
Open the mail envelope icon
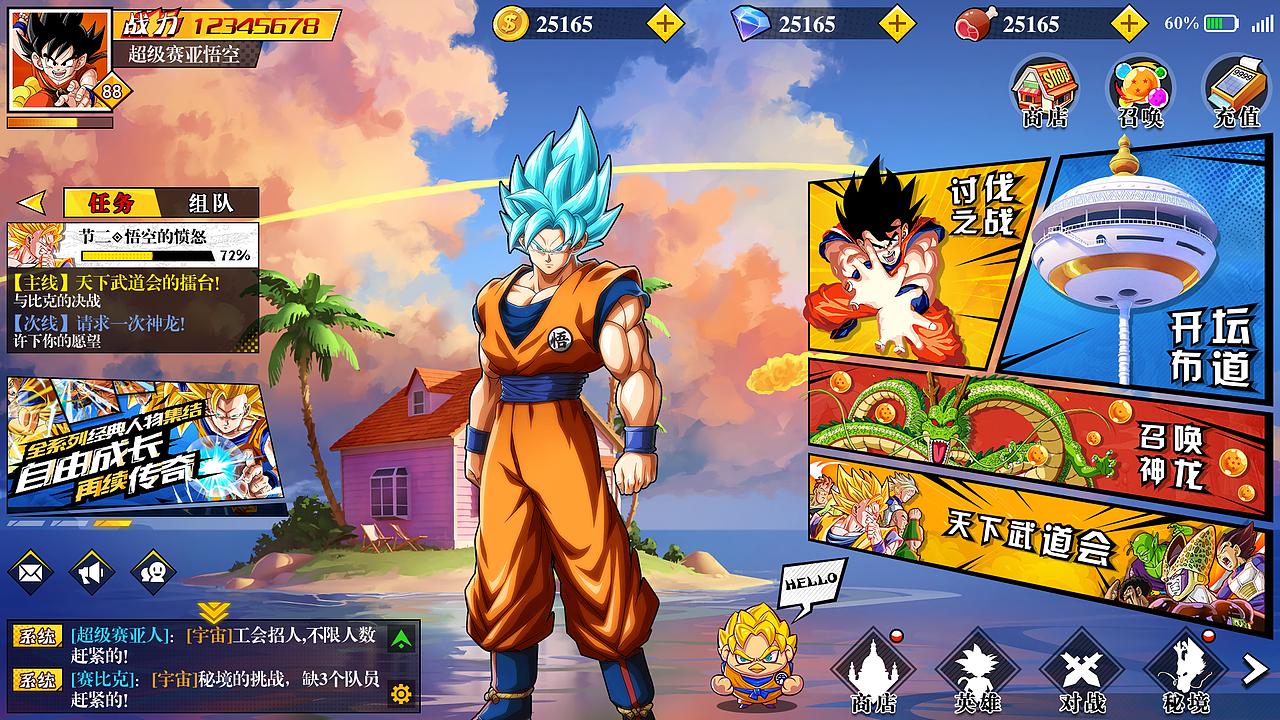coord(31,573)
